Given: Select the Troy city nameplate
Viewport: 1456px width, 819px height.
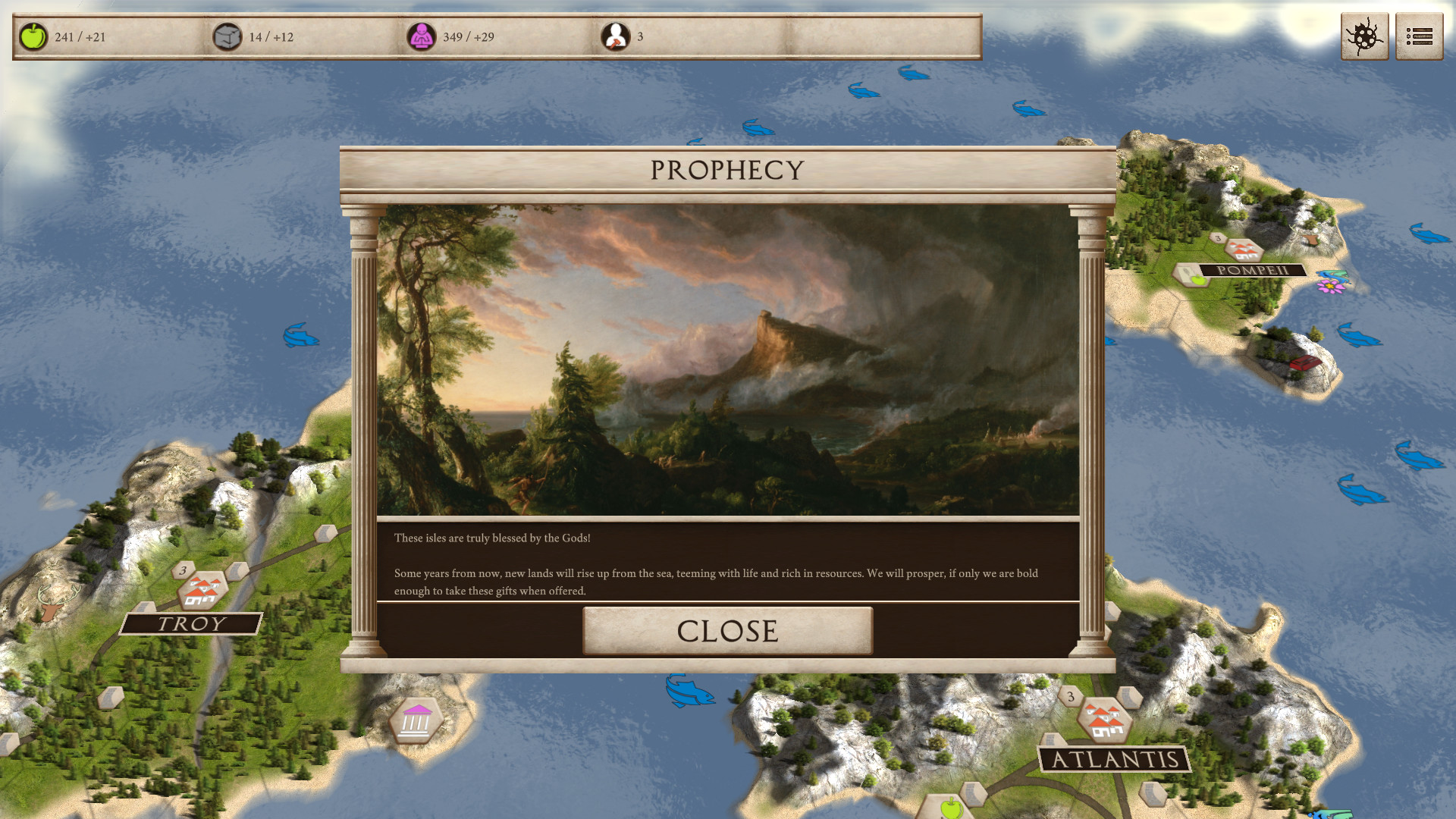Looking at the screenshot, I should pyautogui.click(x=191, y=623).
